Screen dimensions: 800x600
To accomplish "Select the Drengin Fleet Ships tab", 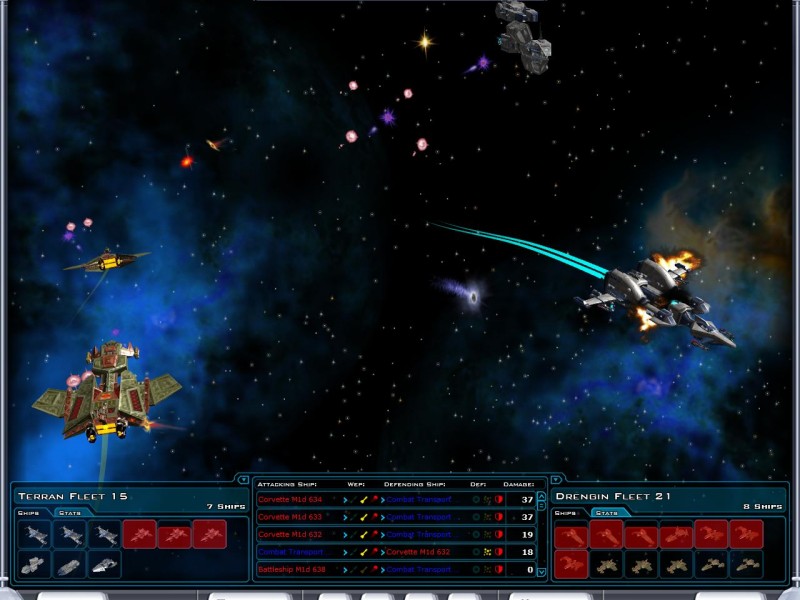I will coord(567,513).
